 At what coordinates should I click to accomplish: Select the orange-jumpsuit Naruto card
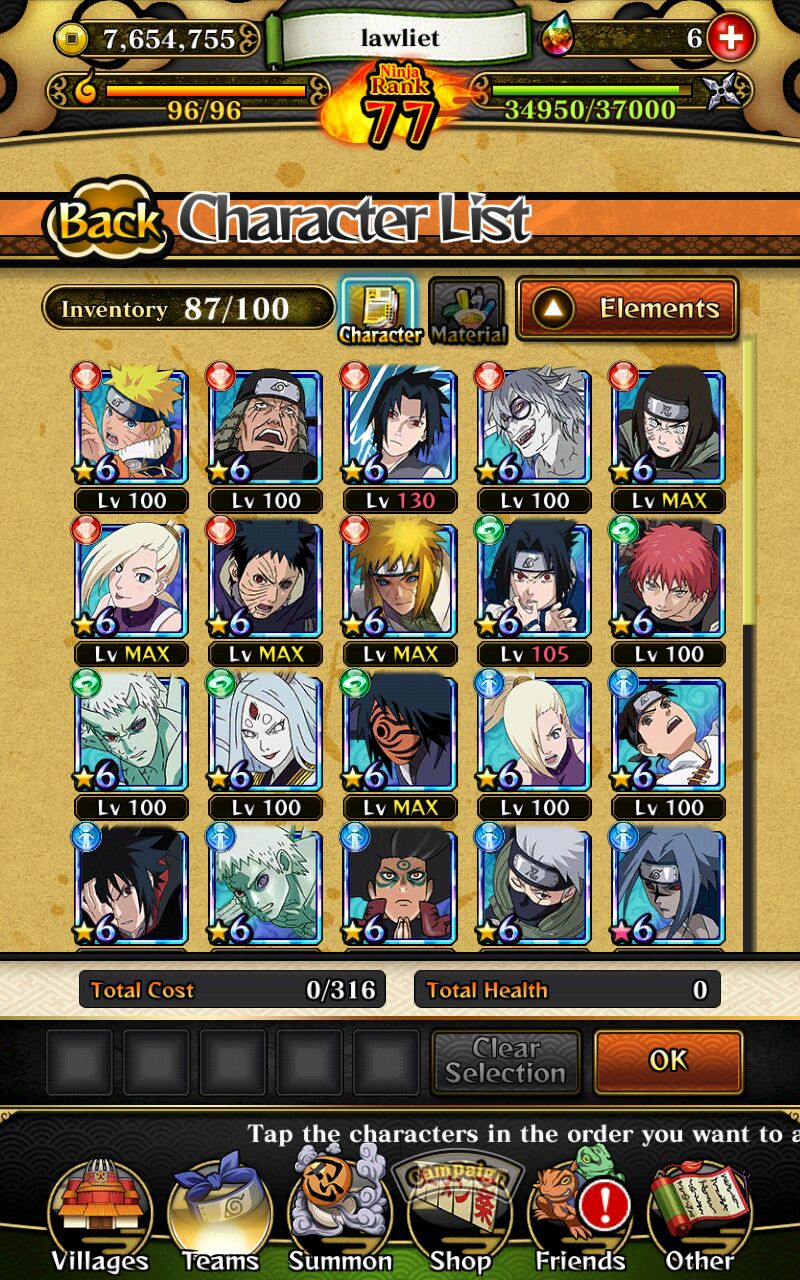tap(131, 426)
